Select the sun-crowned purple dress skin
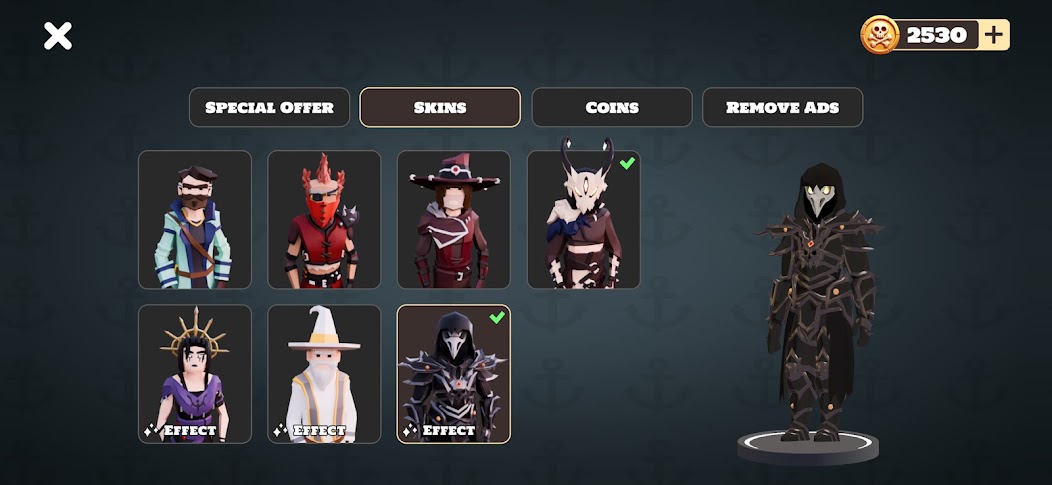The height and width of the screenshot is (485, 1052). 195,374
